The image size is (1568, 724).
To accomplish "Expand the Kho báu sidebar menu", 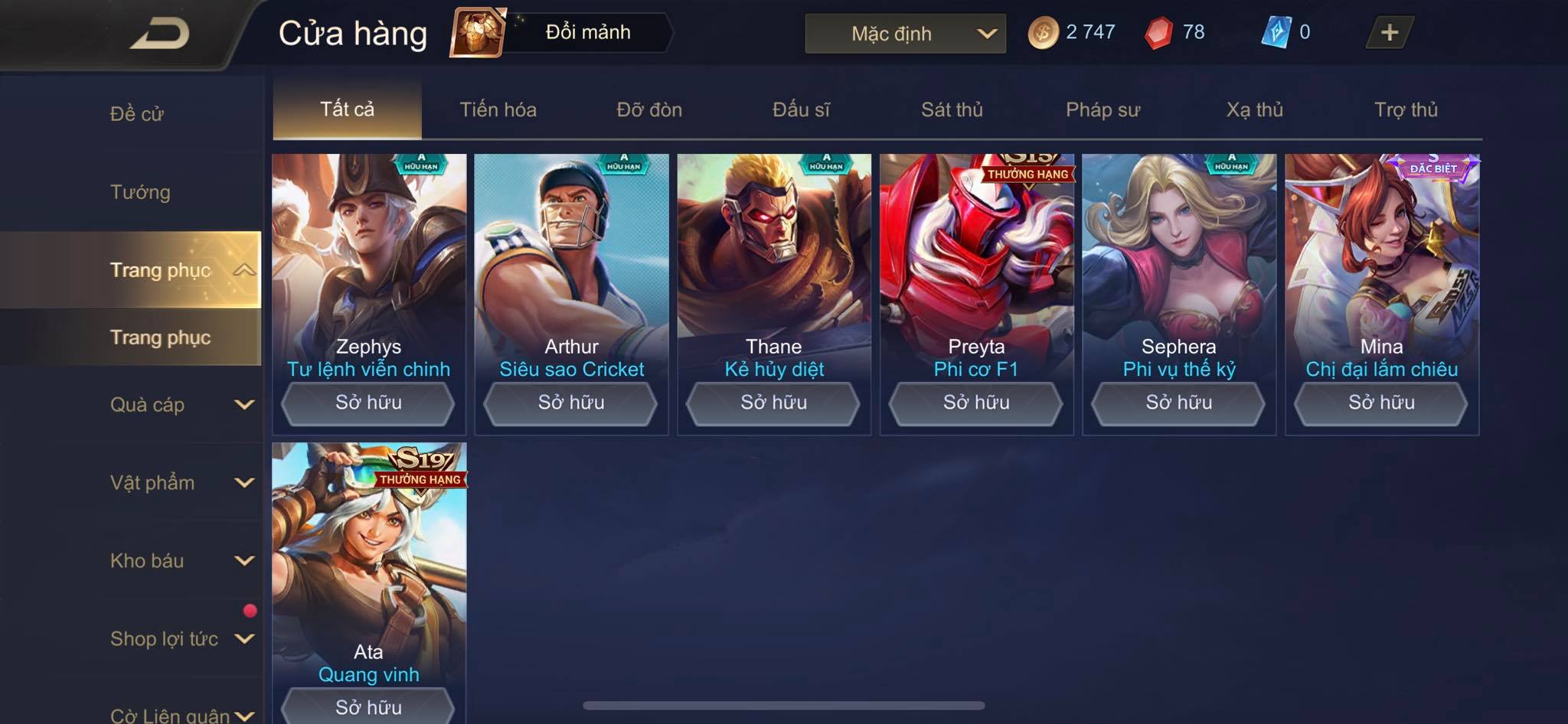I will (180, 560).
